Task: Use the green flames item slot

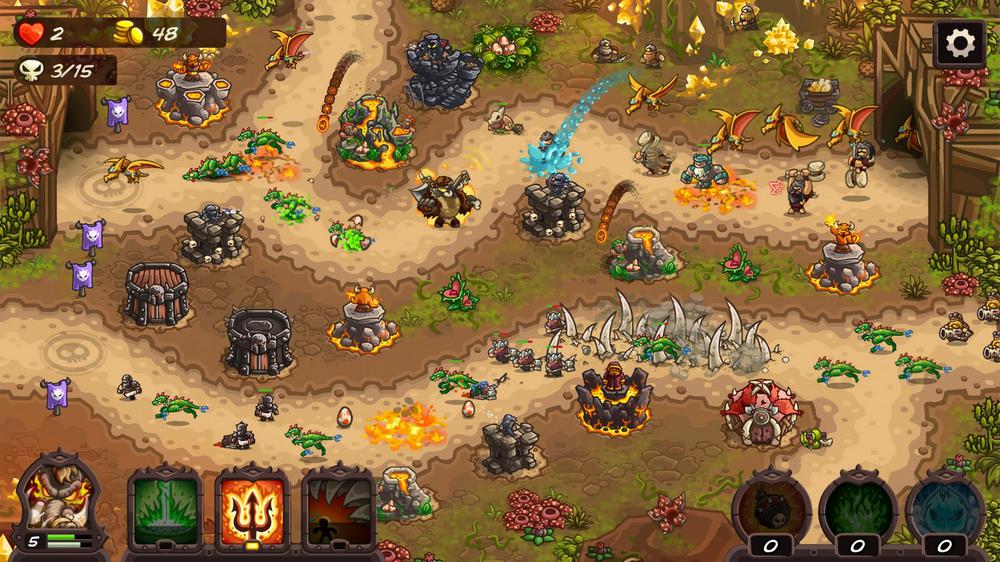Action: pos(857,507)
